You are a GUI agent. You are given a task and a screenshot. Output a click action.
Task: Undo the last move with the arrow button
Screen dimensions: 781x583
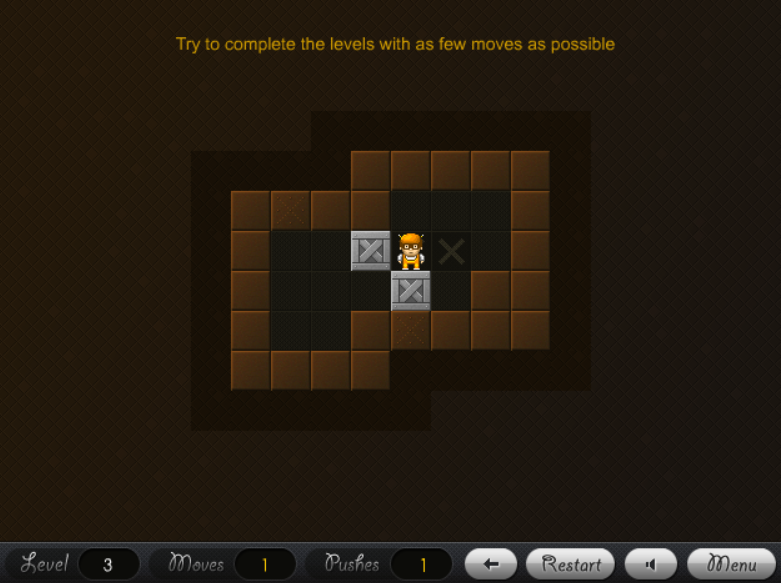click(x=491, y=564)
